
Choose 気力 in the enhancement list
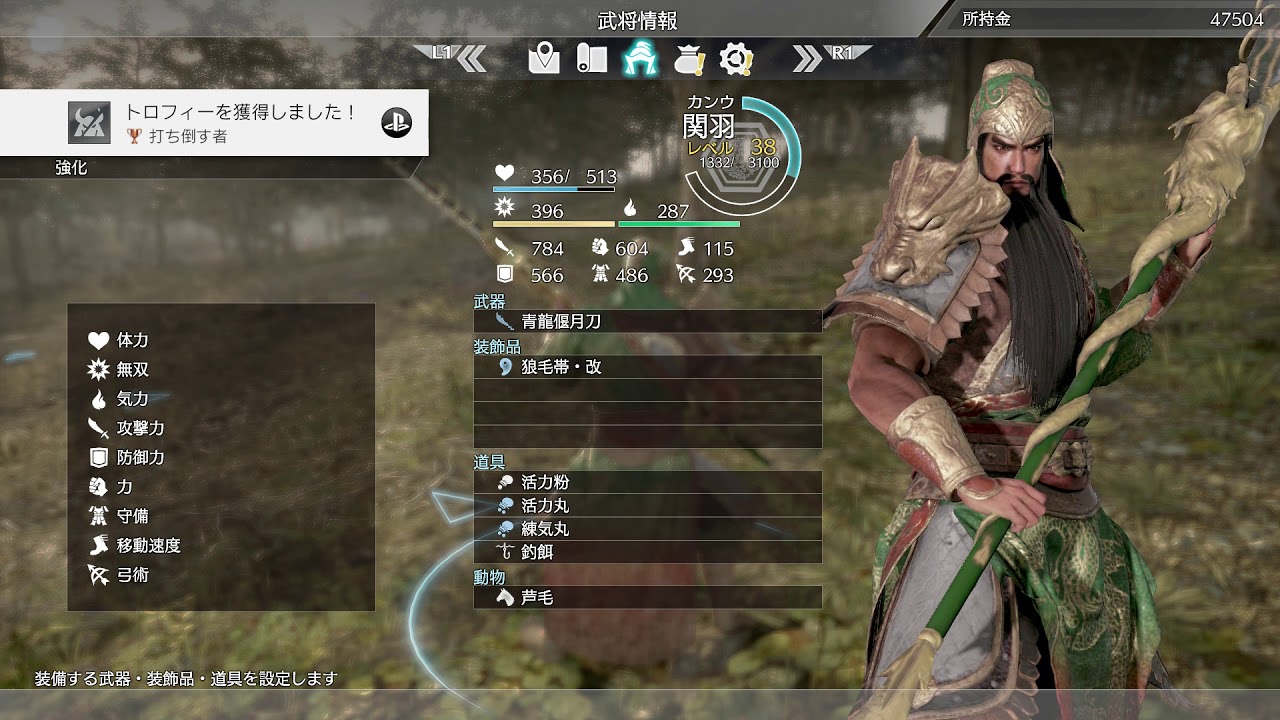[x=132, y=399]
